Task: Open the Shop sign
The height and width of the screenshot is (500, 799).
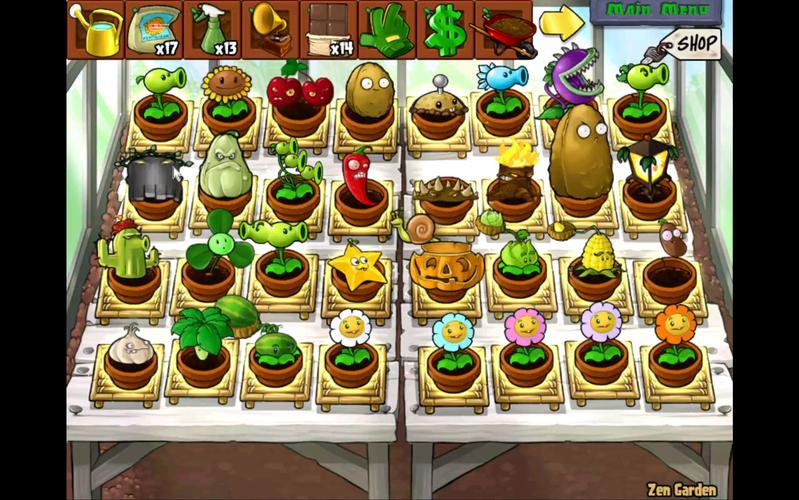Action: click(x=692, y=44)
